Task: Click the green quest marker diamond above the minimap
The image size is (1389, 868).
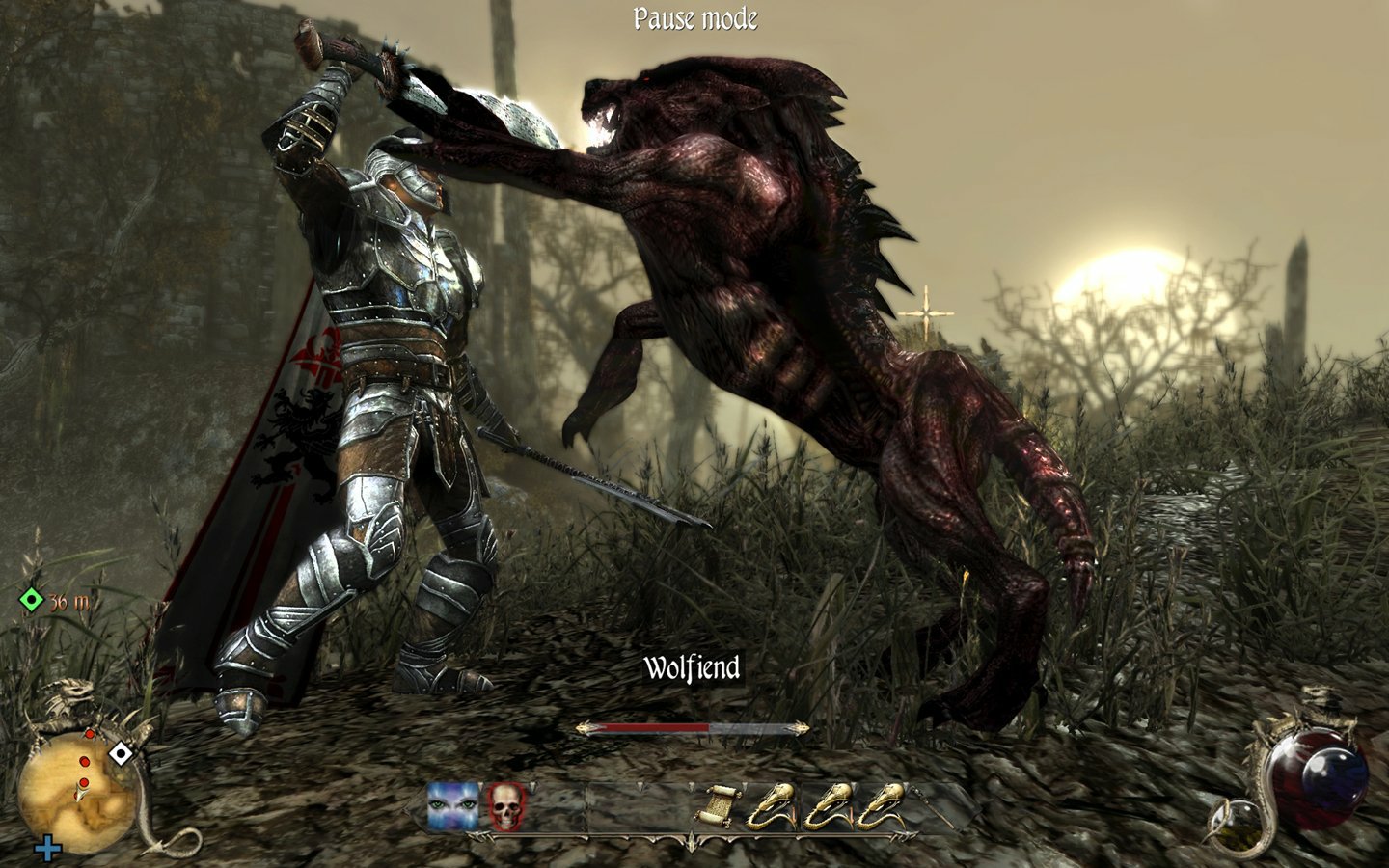Action: tap(32, 600)
